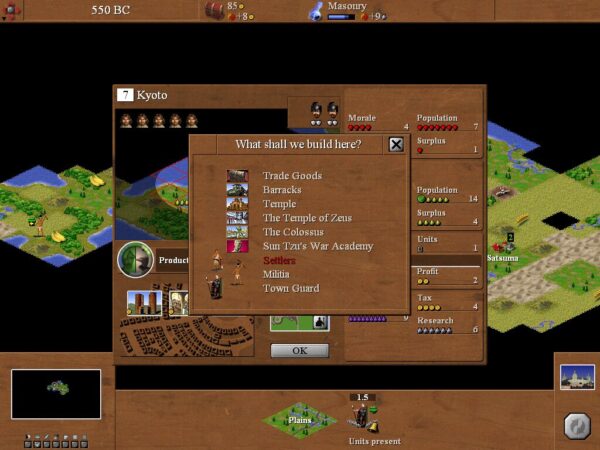Select the Plains terrain tile info
Viewport: 600px width, 450px height.
click(x=298, y=418)
